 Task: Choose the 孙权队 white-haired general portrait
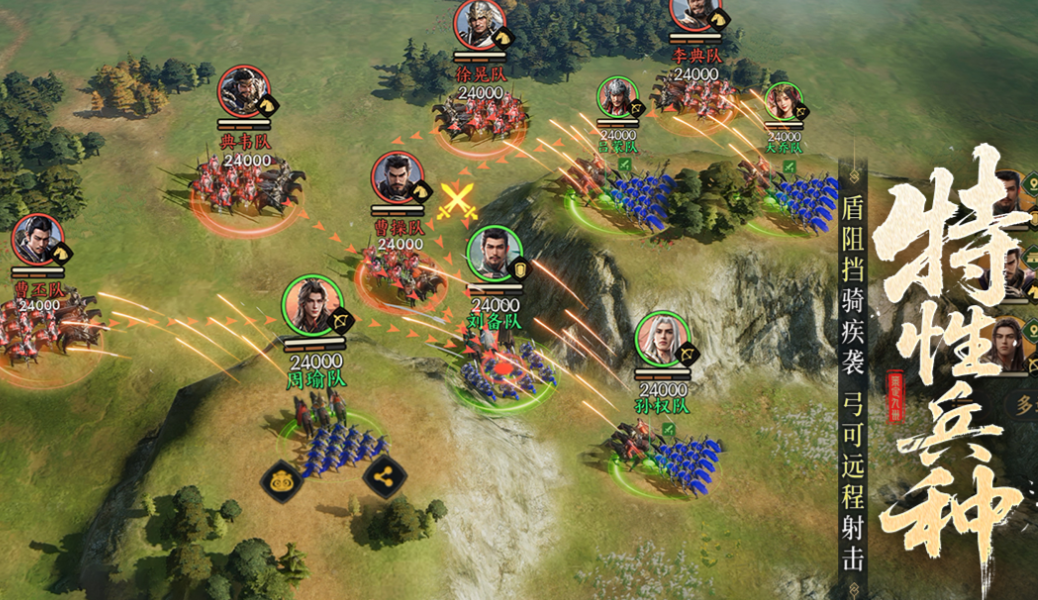click(x=662, y=339)
